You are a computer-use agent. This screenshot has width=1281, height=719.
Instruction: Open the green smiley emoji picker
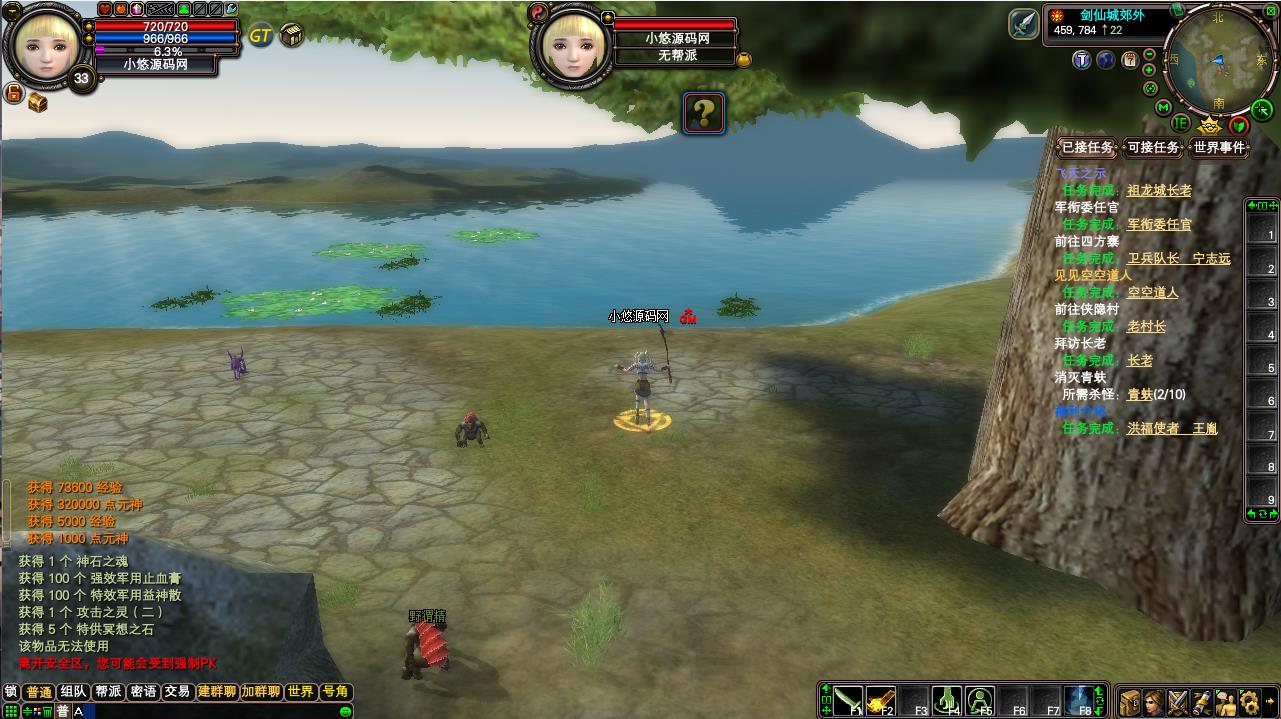[346, 711]
